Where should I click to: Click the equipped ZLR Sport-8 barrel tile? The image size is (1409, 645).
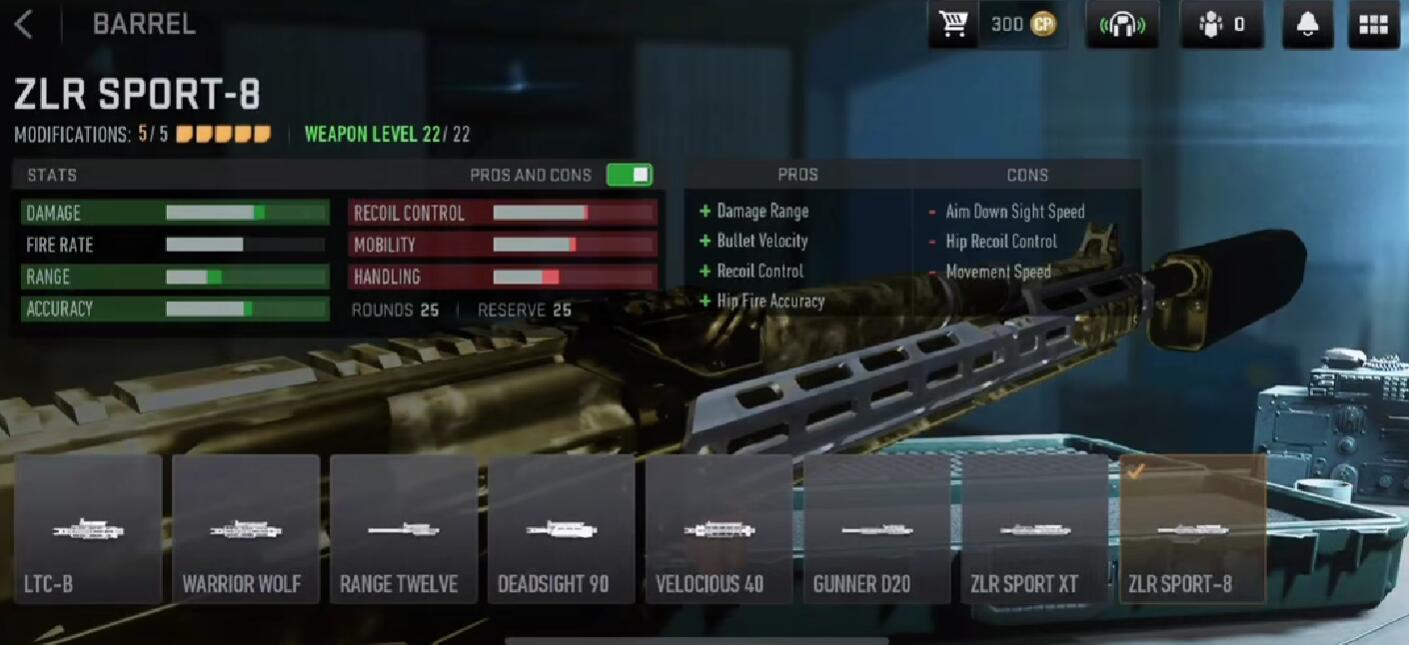pos(1193,529)
